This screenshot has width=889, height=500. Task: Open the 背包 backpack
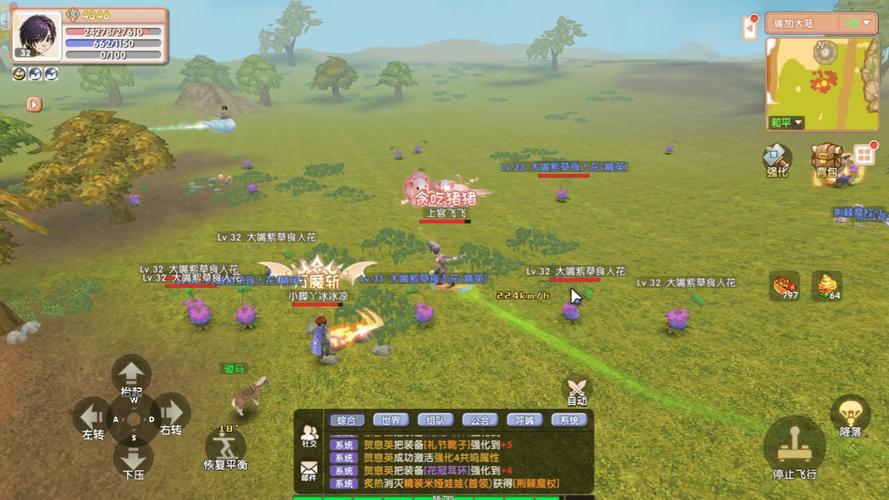click(x=826, y=158)
